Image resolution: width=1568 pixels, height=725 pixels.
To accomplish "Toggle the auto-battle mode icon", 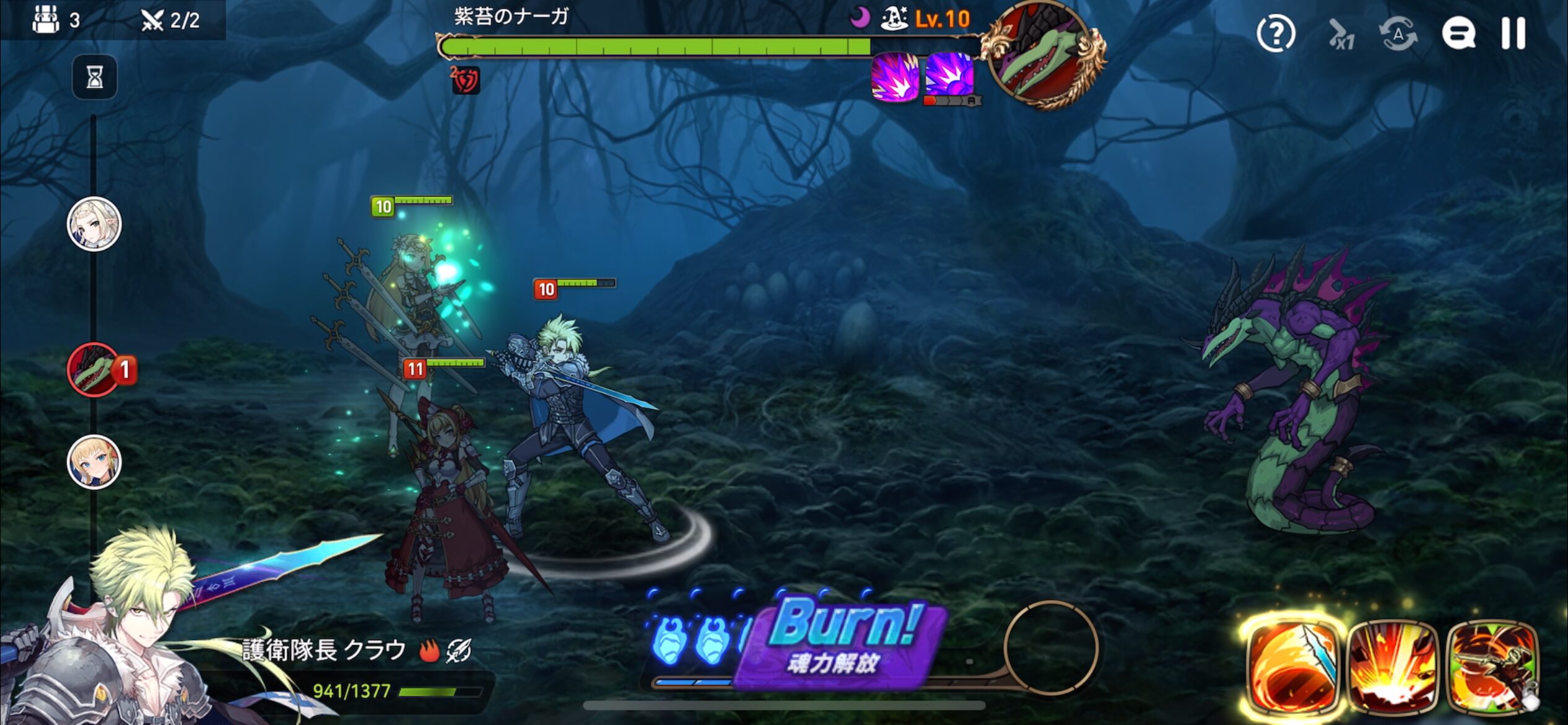I will click(x=1398, y=34).
